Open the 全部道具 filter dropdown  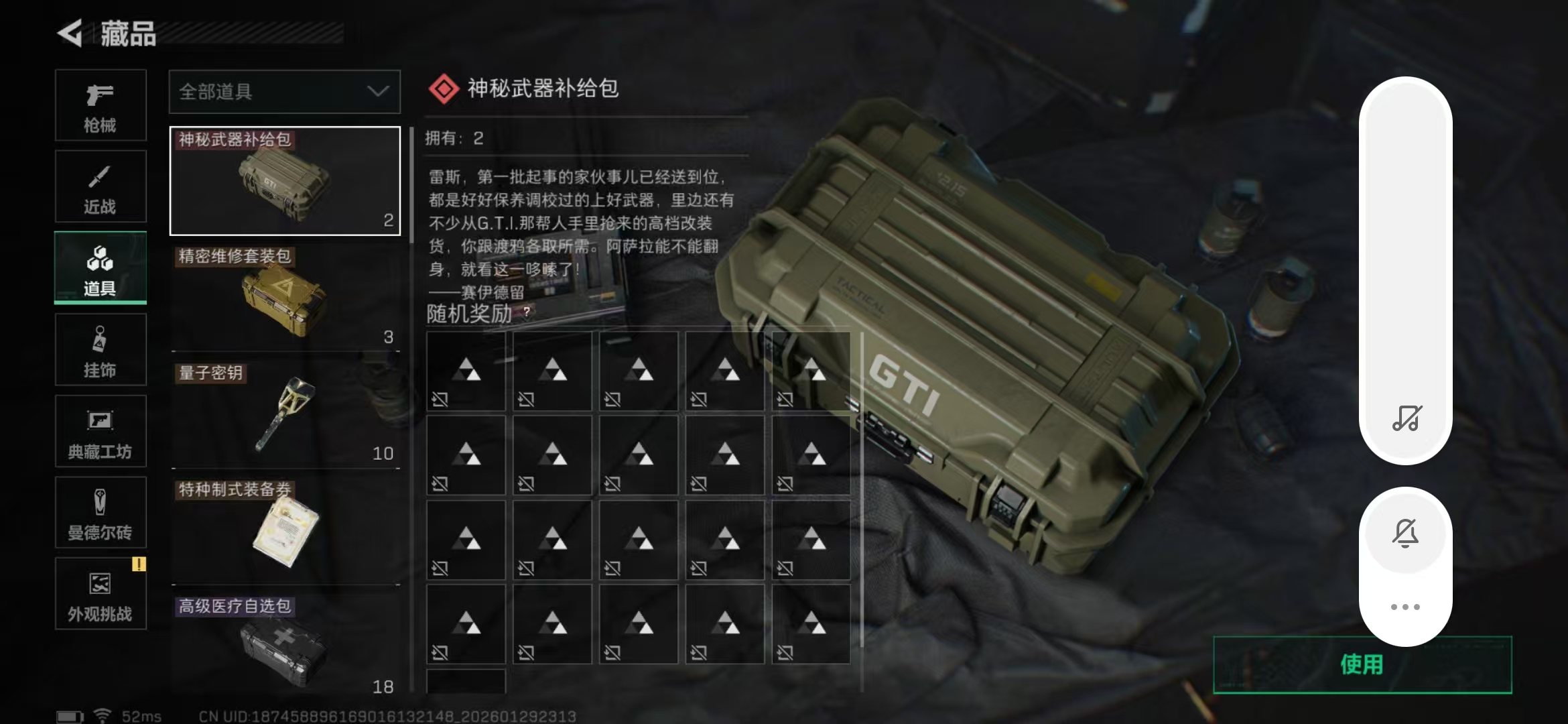[284, 92]
